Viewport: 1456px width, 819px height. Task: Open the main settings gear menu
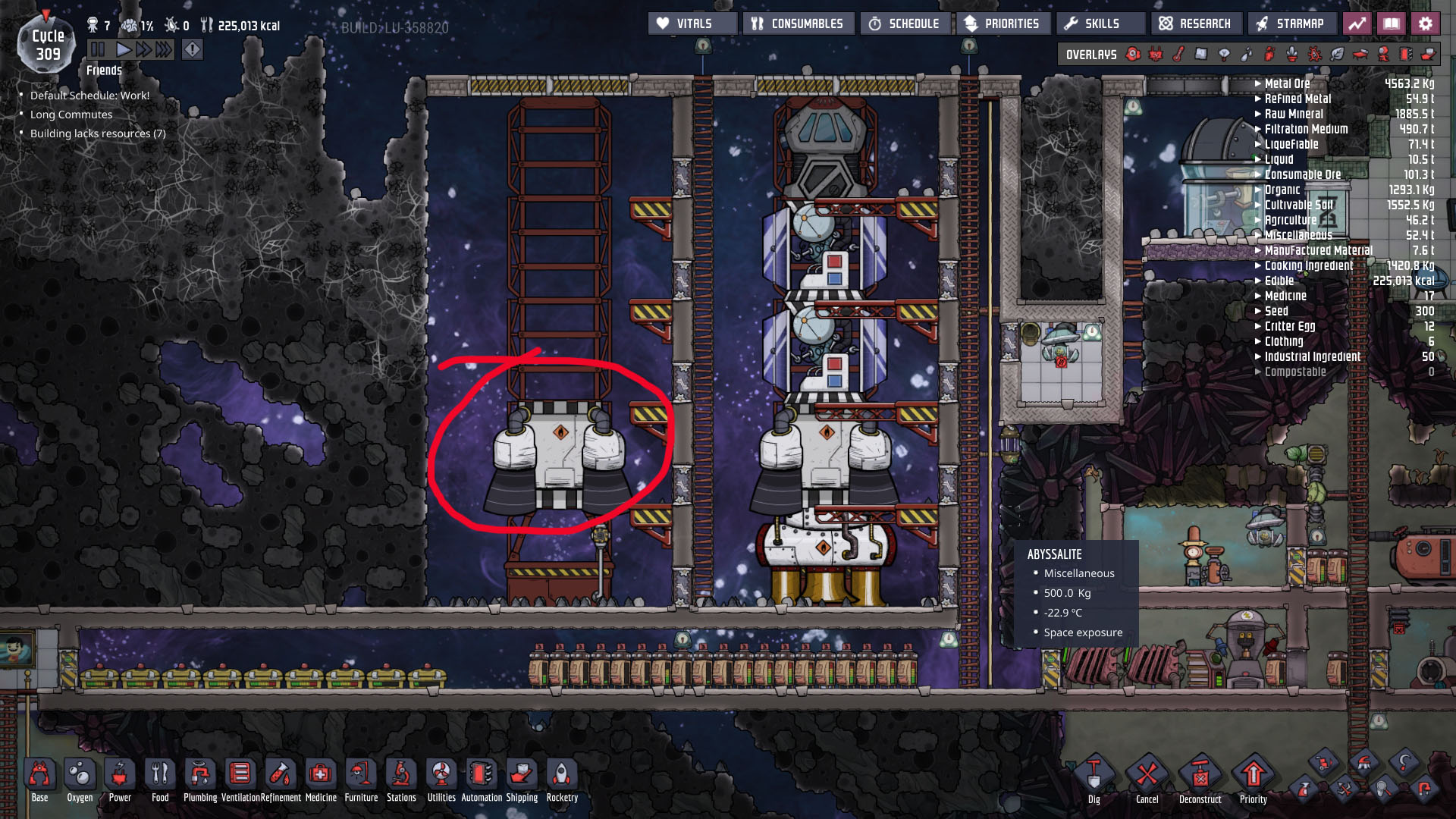click(1426, 24)
